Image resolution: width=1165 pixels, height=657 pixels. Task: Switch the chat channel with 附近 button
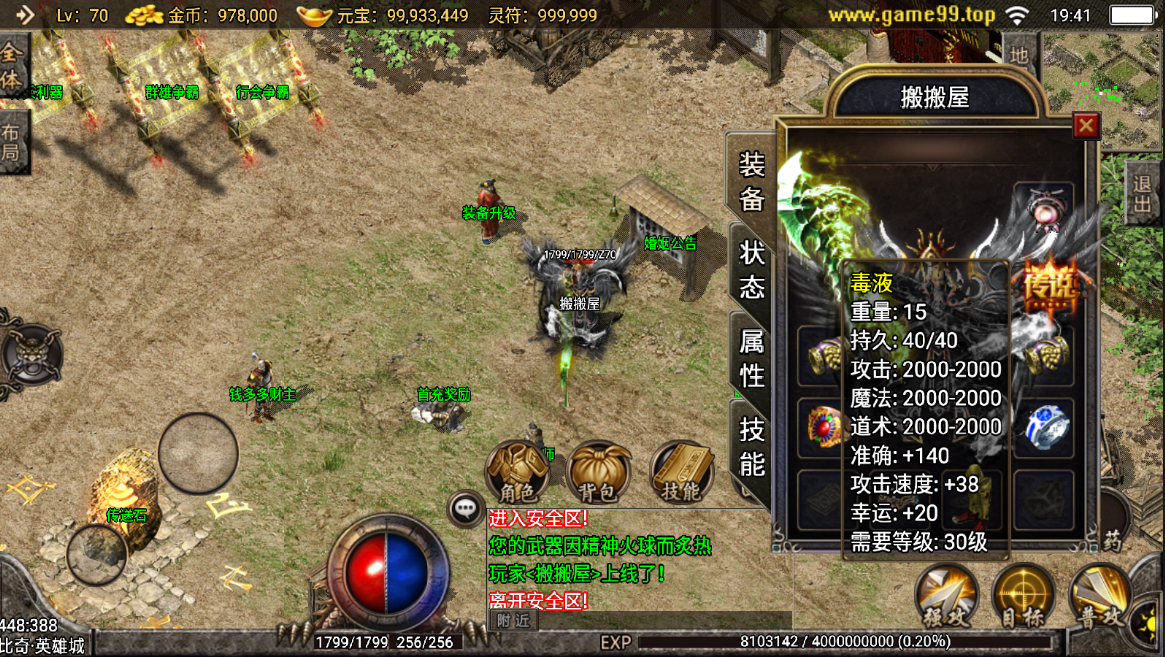tap(513, 620)
